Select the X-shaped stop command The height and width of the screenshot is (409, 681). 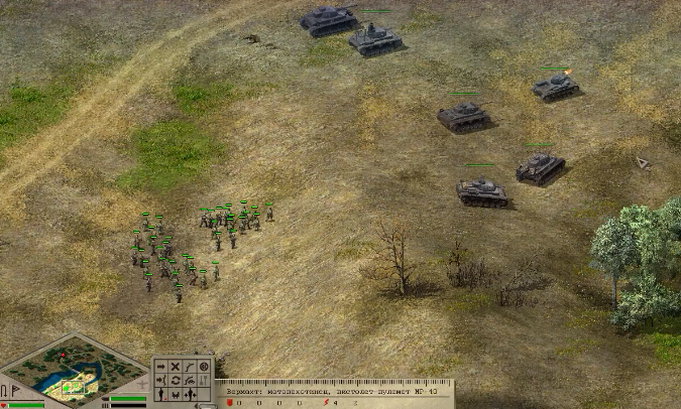(175, 367)
